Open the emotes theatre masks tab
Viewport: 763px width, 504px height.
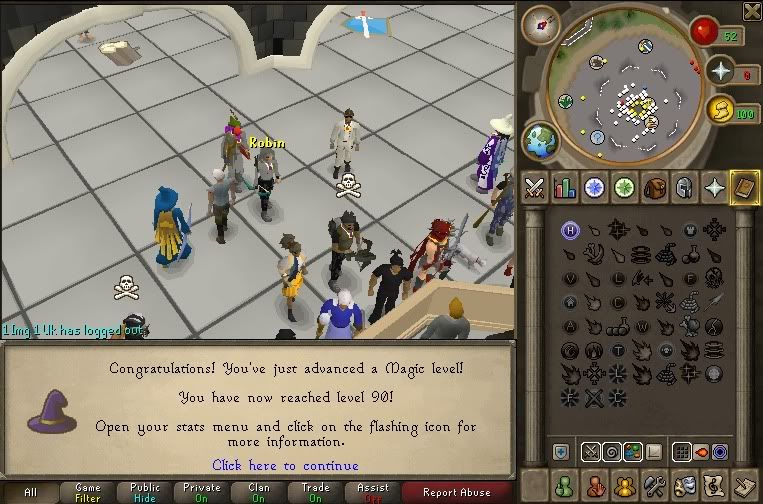(x=685, y=485)
